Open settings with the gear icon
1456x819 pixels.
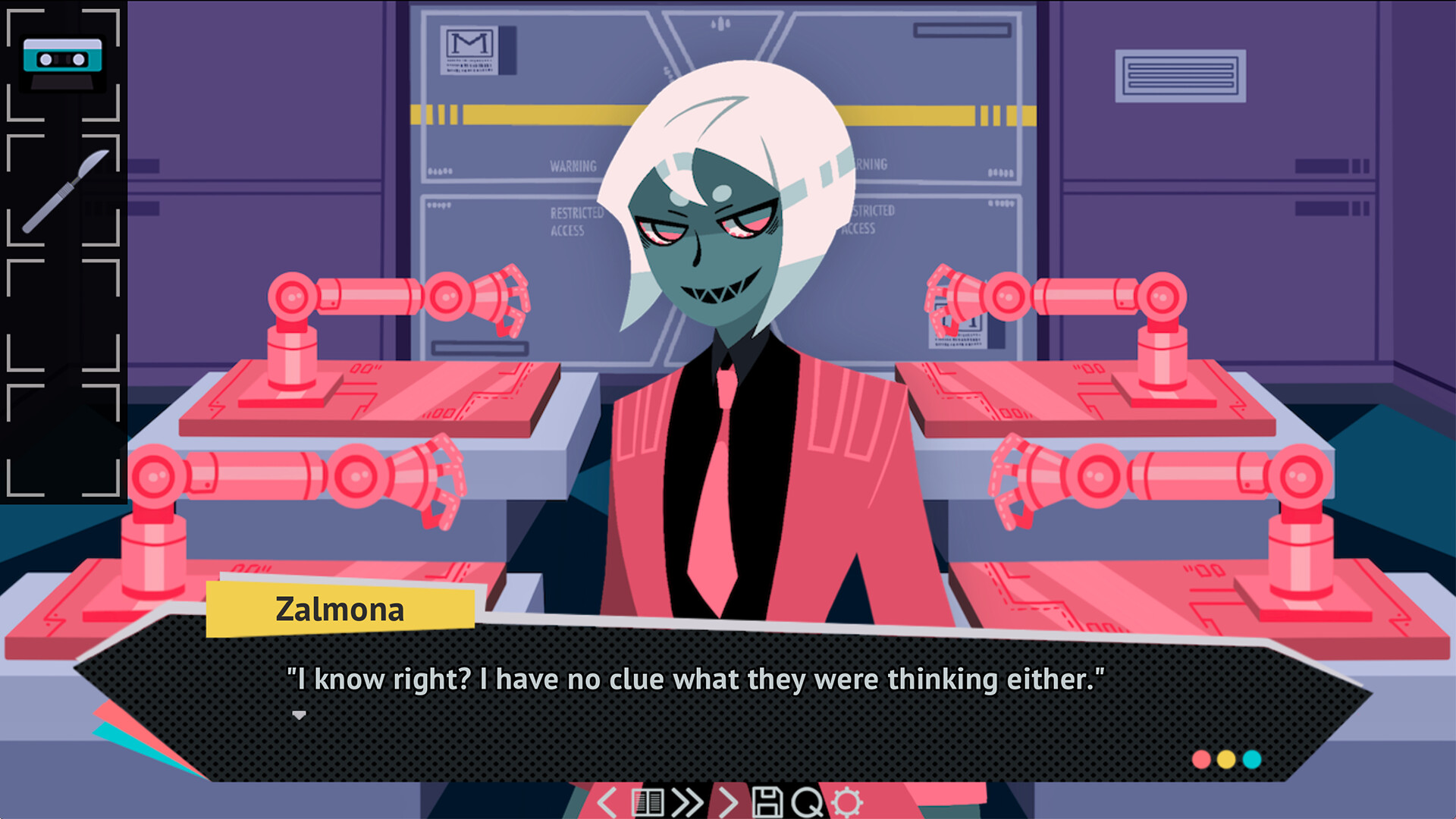pyautogui.click(x=847, y=802)
